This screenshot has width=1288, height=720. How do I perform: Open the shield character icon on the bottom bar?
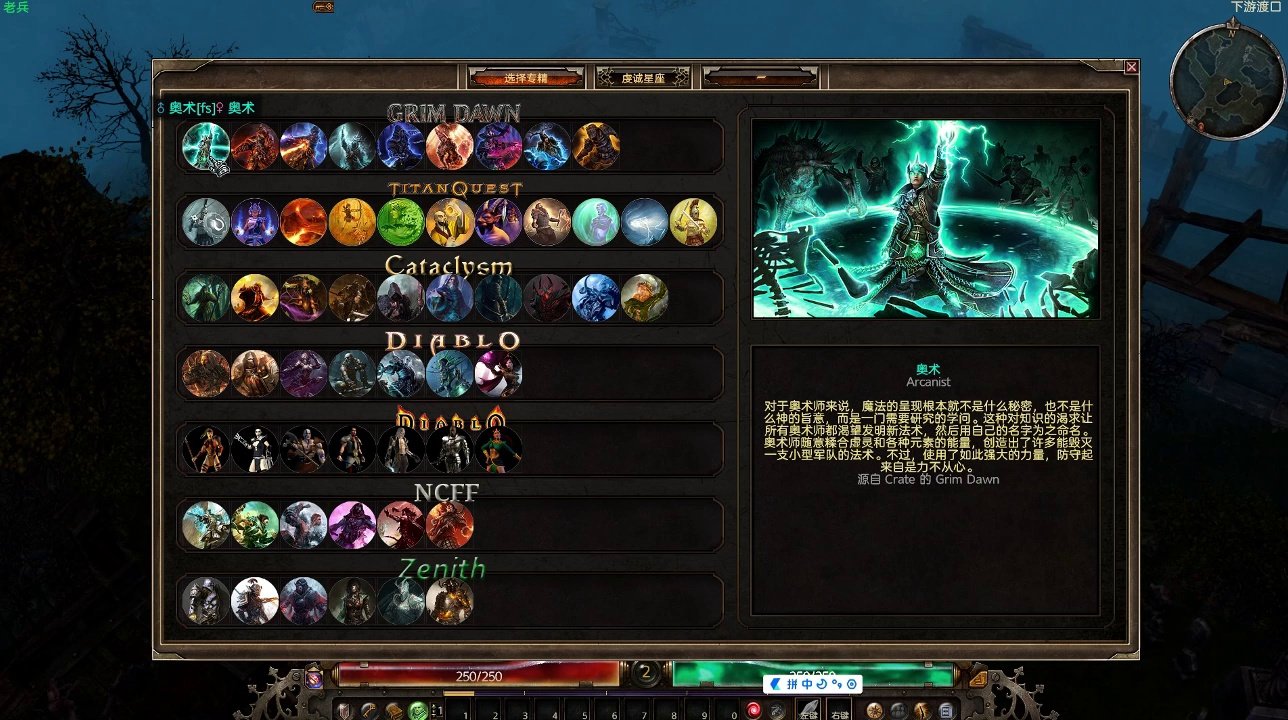coord(342,712)
